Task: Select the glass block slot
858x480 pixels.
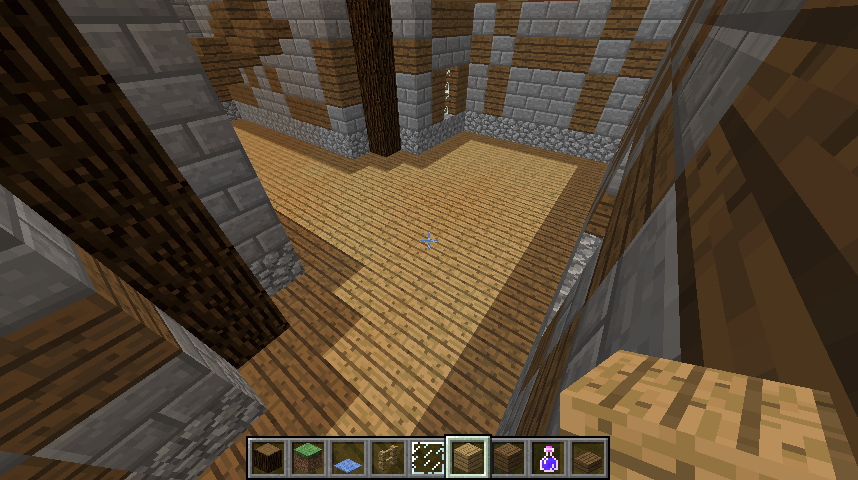Action: (427, 457)
